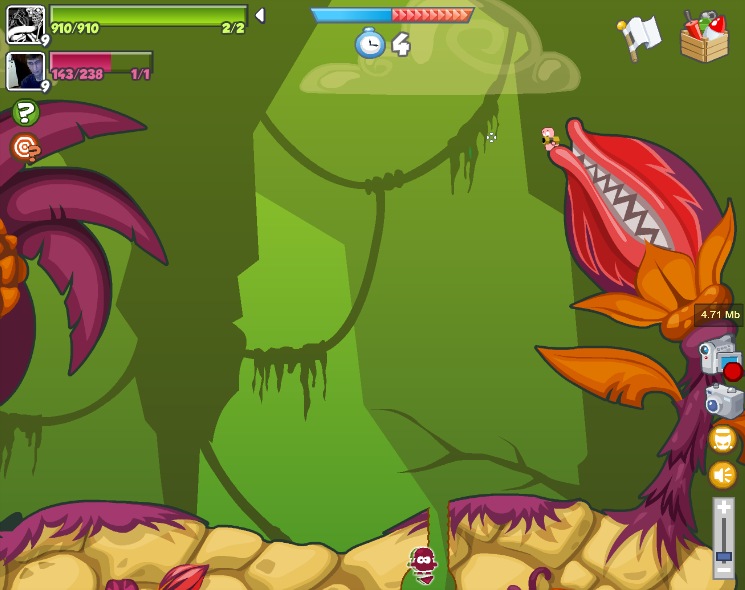Click the white surrender flag

[640, 37]
